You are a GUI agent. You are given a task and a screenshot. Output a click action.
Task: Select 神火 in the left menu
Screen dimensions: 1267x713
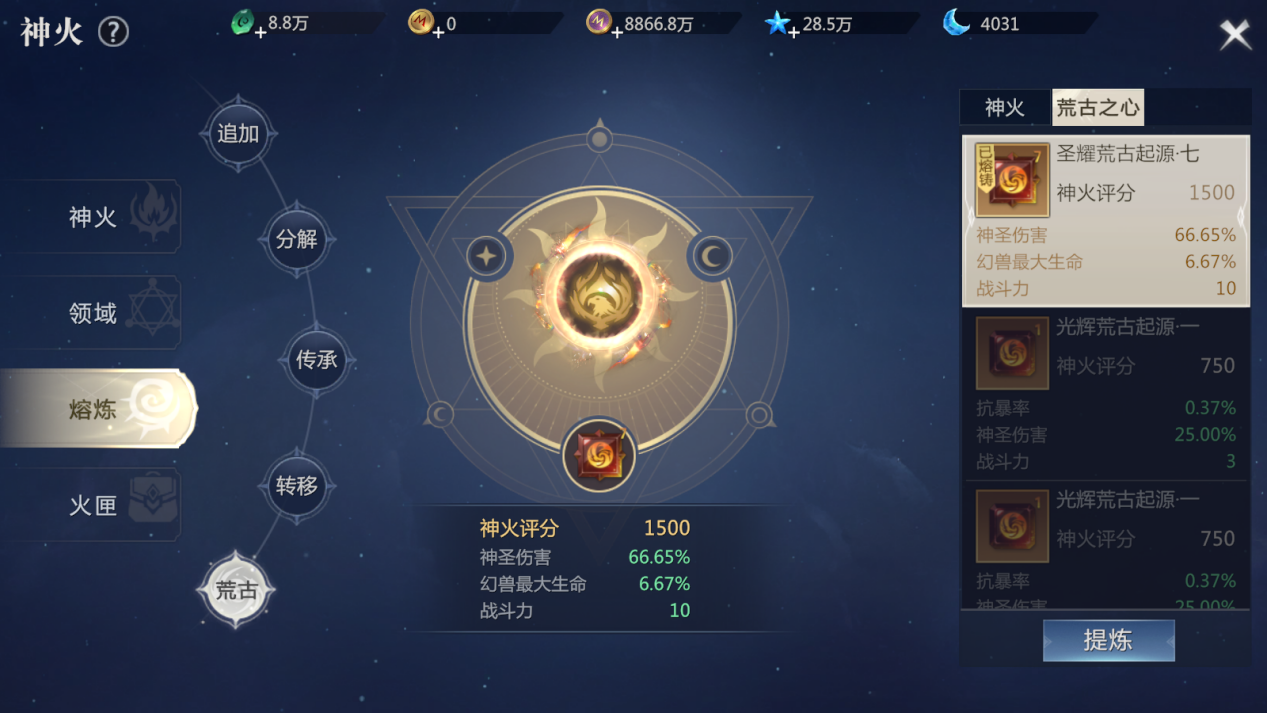[x=95, y=217]
